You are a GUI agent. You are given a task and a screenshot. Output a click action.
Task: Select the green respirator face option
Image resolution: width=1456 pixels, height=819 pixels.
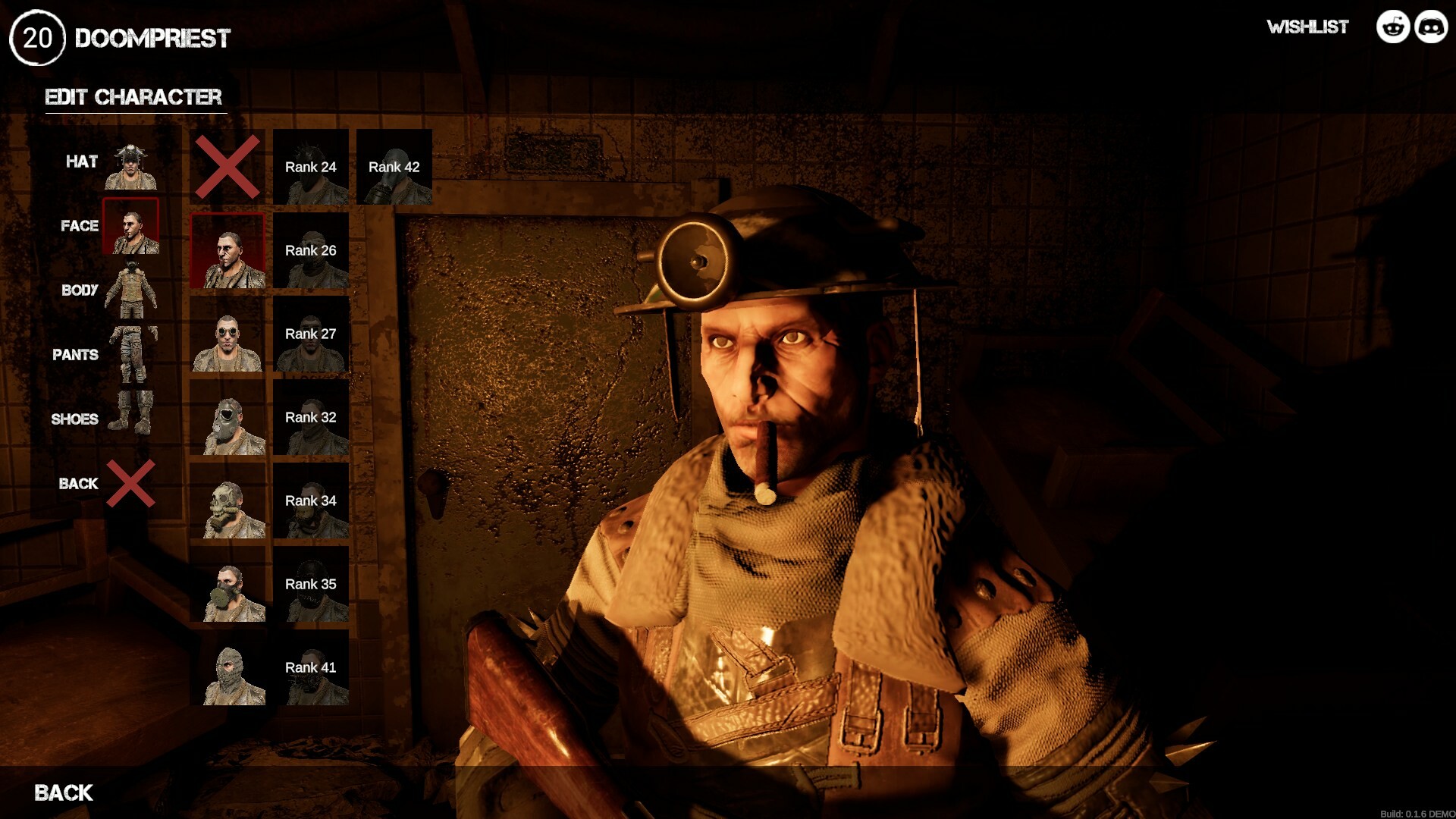[227, 585]
